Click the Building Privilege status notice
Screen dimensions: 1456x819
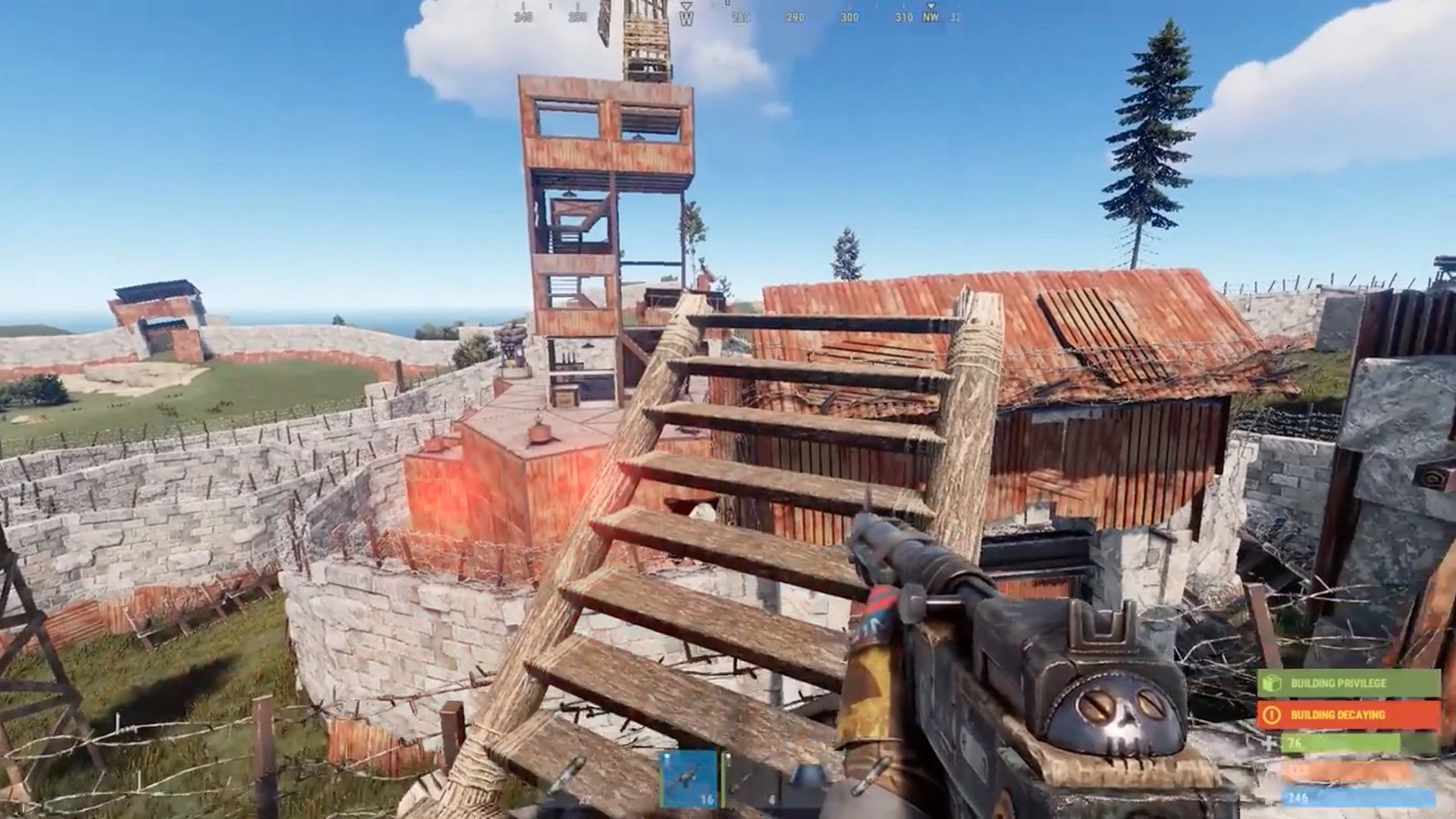[x=1348, y=683]
